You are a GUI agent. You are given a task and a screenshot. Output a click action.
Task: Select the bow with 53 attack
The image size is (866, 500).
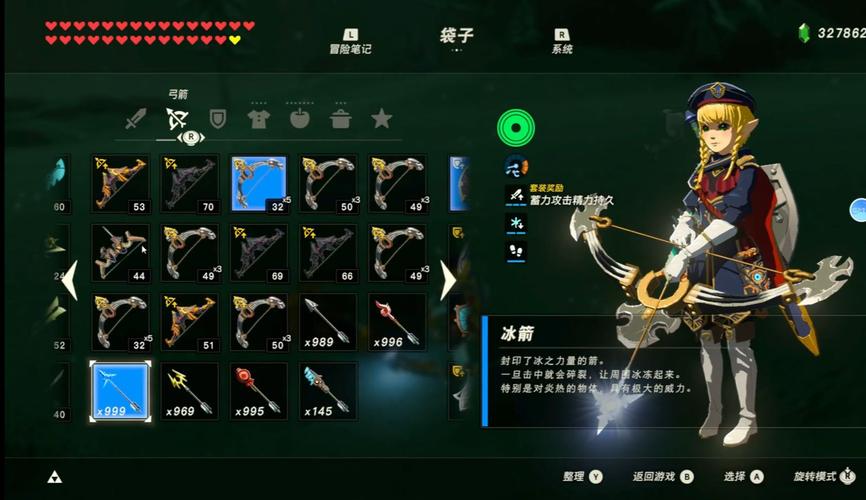click(x=120, y=183)
